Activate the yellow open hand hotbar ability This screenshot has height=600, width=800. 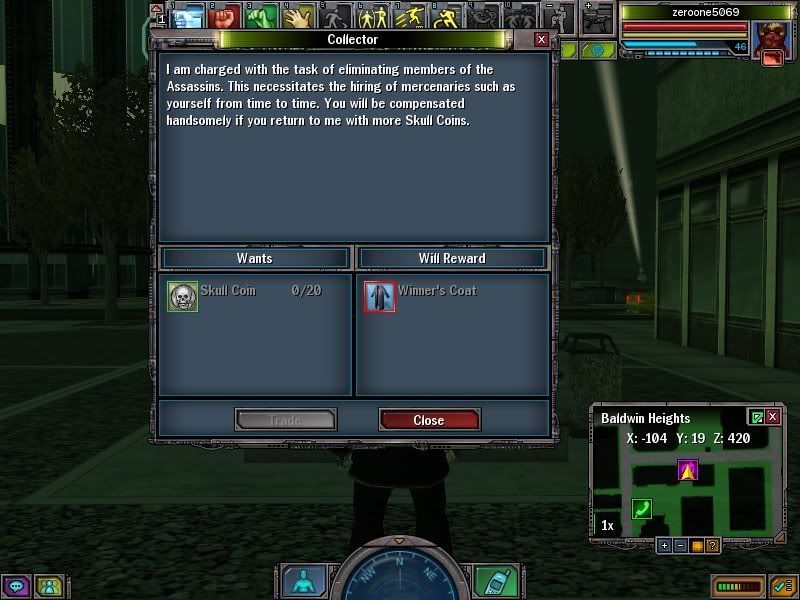point(298,16)
